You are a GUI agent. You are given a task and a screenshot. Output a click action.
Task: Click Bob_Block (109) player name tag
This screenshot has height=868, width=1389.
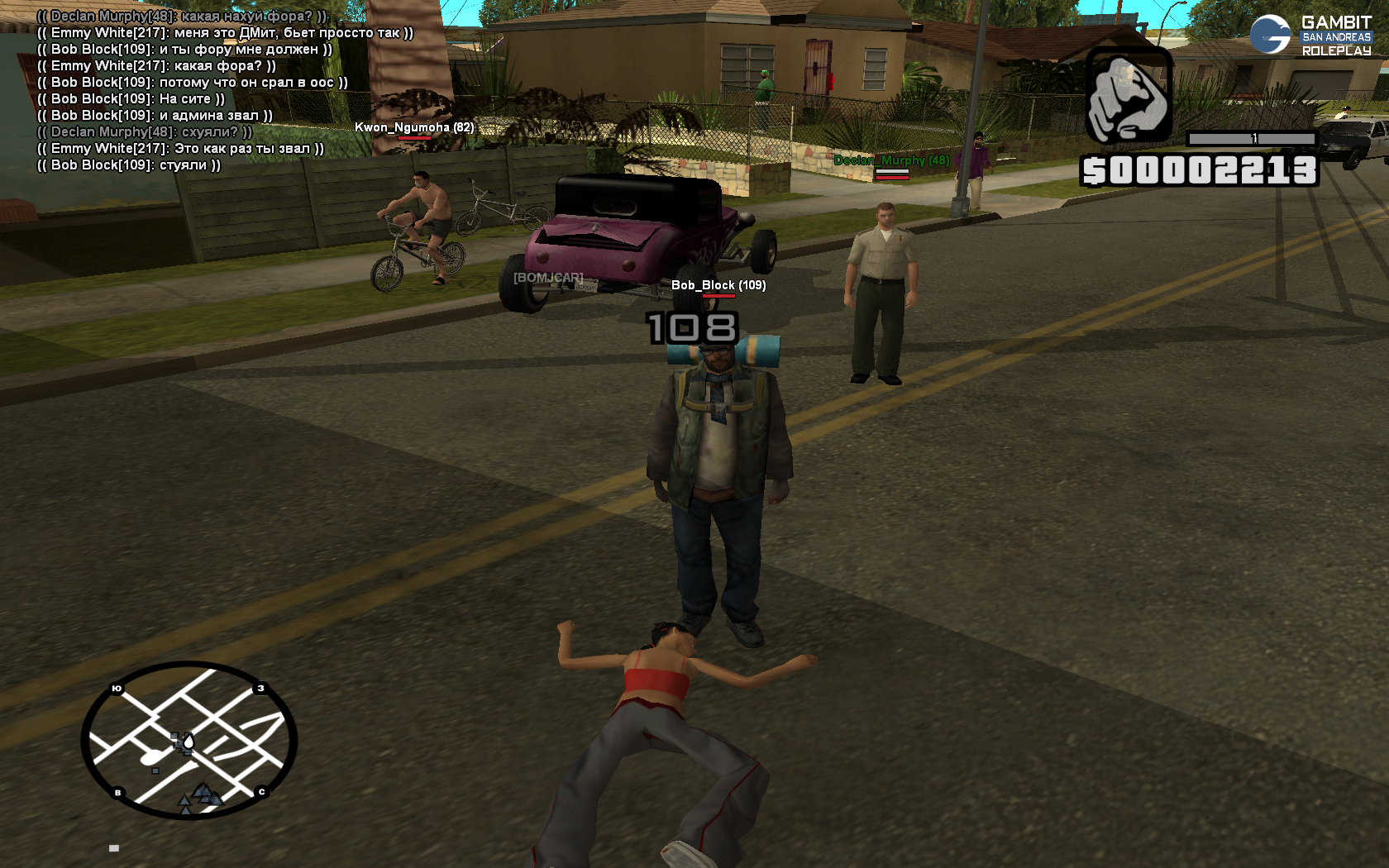(718, 285)
